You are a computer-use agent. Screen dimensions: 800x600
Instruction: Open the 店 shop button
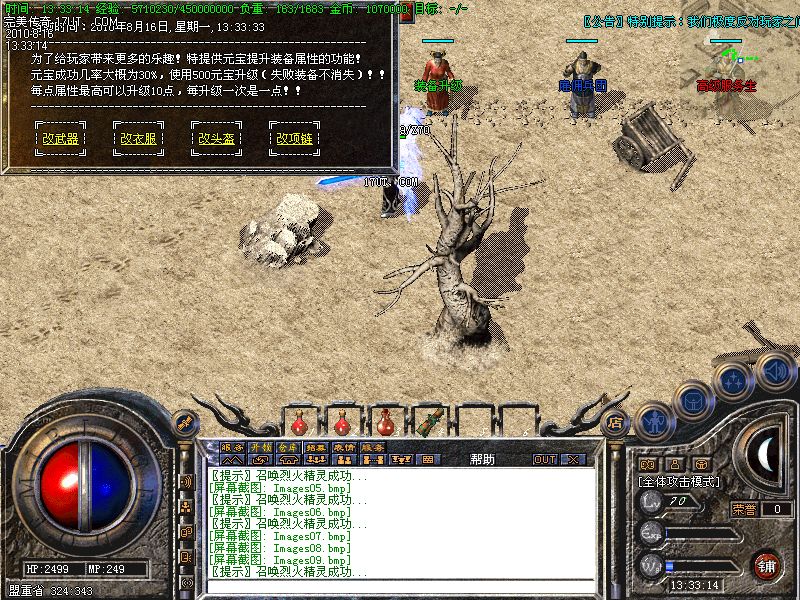pos(616,422)
